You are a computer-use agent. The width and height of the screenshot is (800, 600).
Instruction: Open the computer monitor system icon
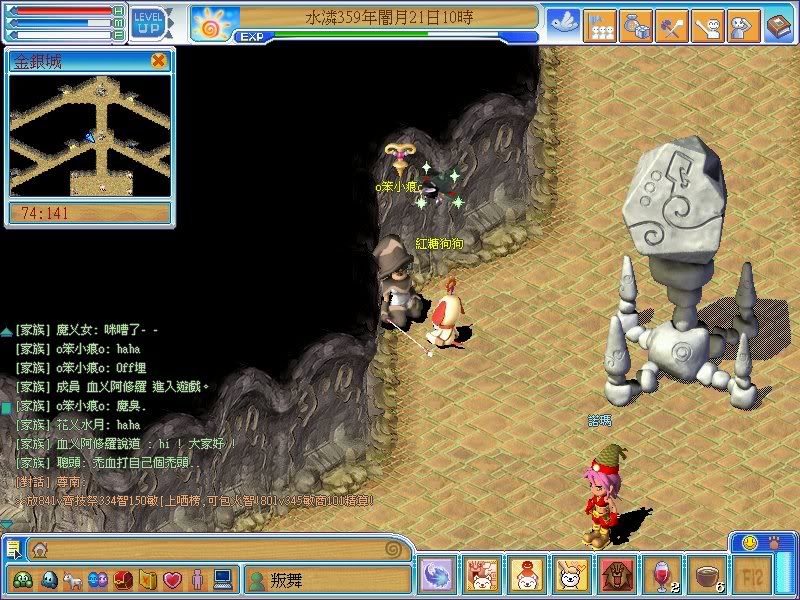point(222,579)
